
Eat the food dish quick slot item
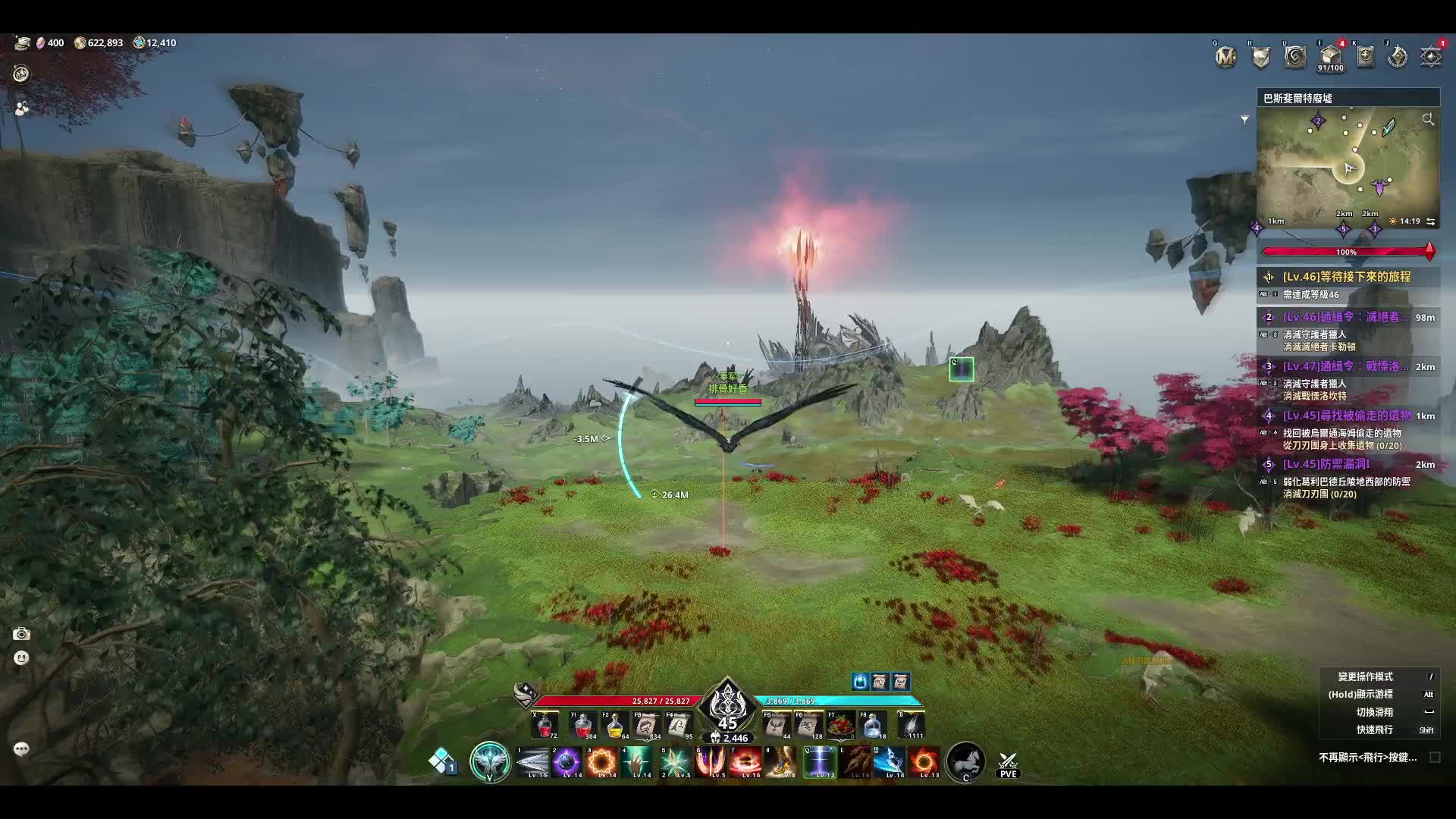841,726
